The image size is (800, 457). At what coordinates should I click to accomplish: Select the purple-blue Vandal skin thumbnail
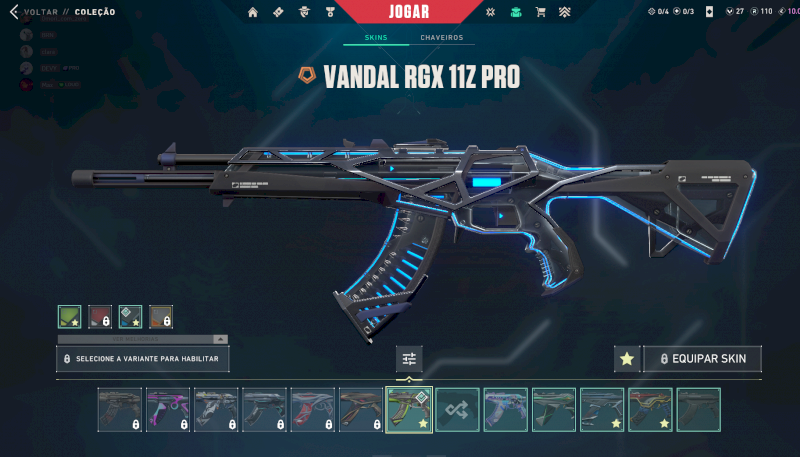pos(505,410)
